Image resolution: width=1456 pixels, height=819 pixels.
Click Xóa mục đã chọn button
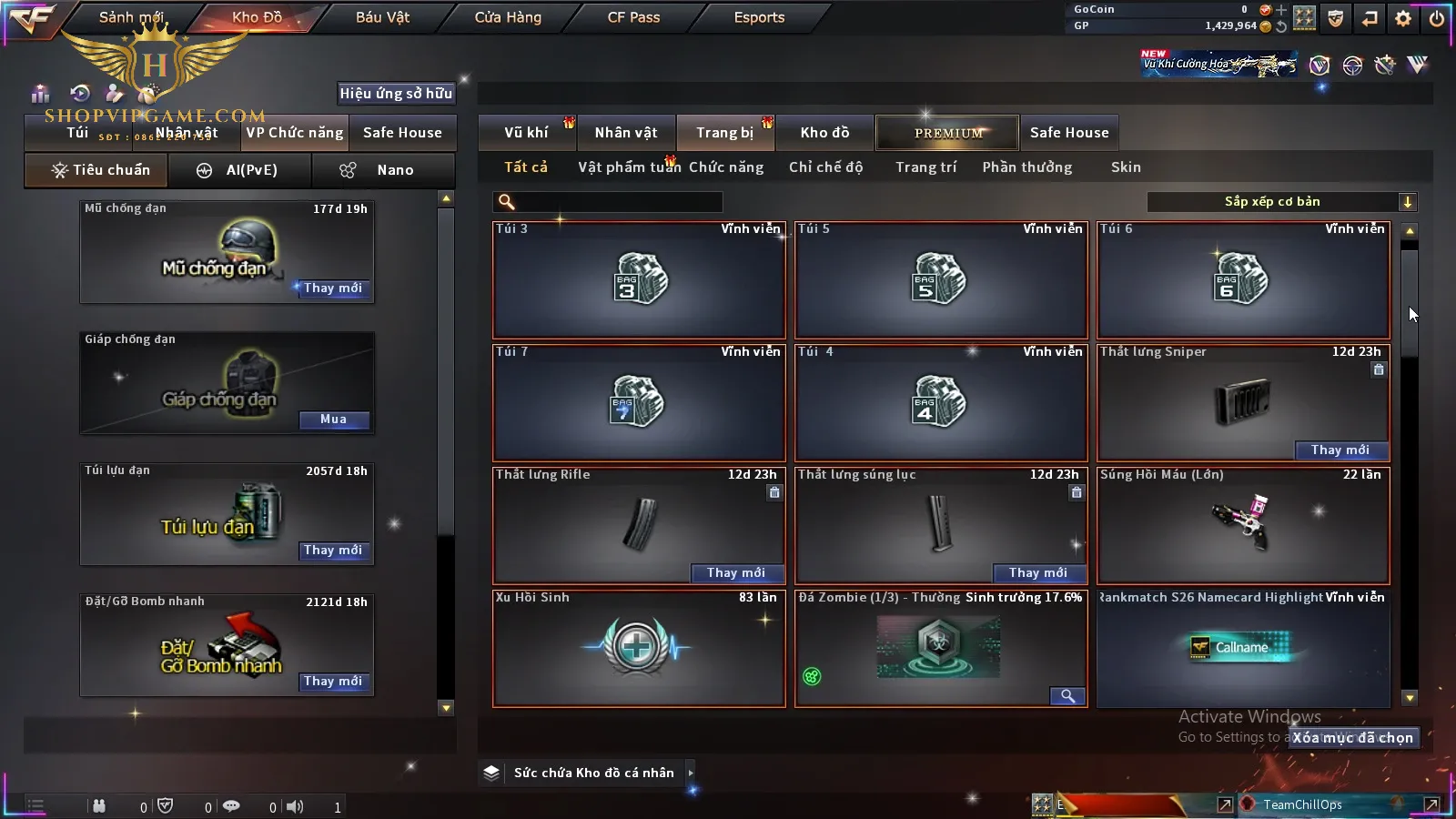tap(1353, 738)
